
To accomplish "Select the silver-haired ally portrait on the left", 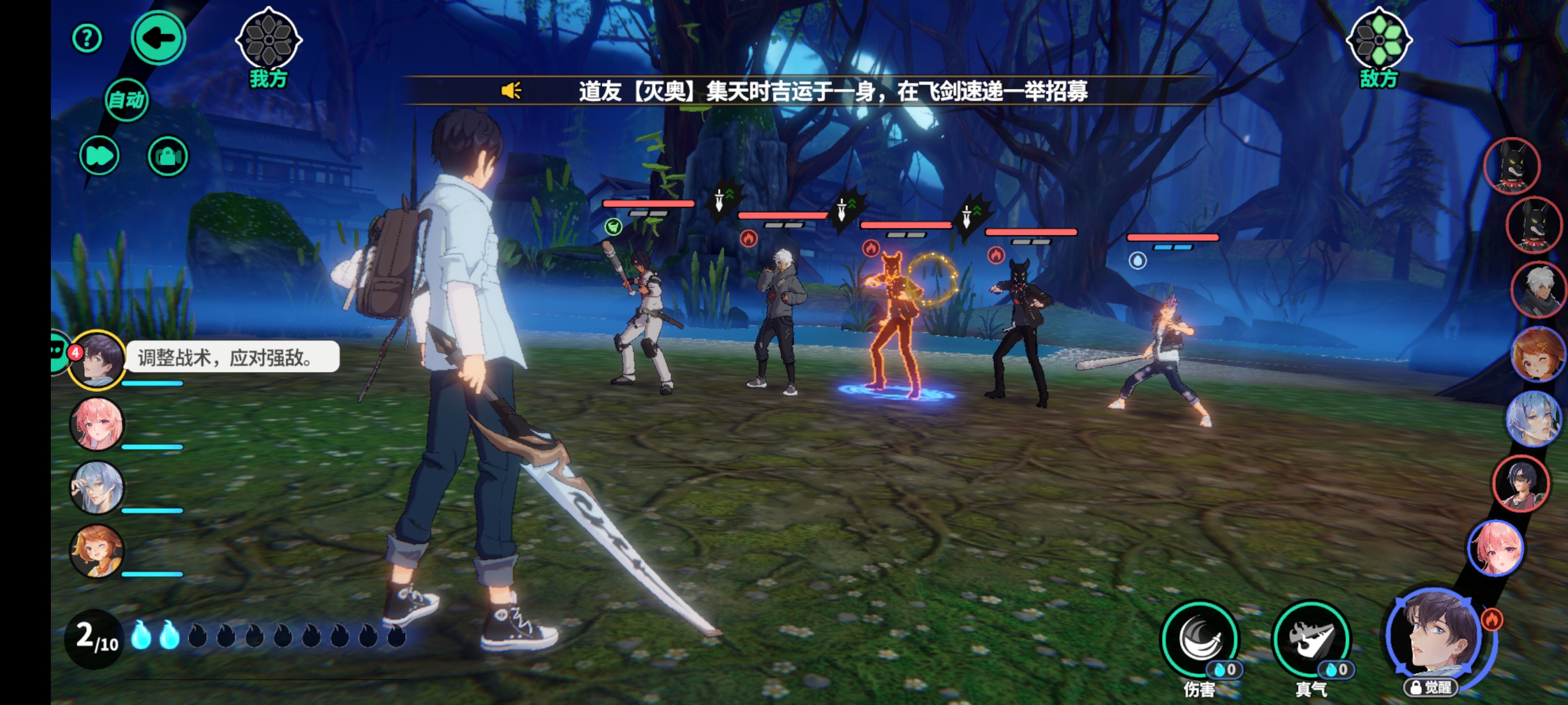I will 97,487.
